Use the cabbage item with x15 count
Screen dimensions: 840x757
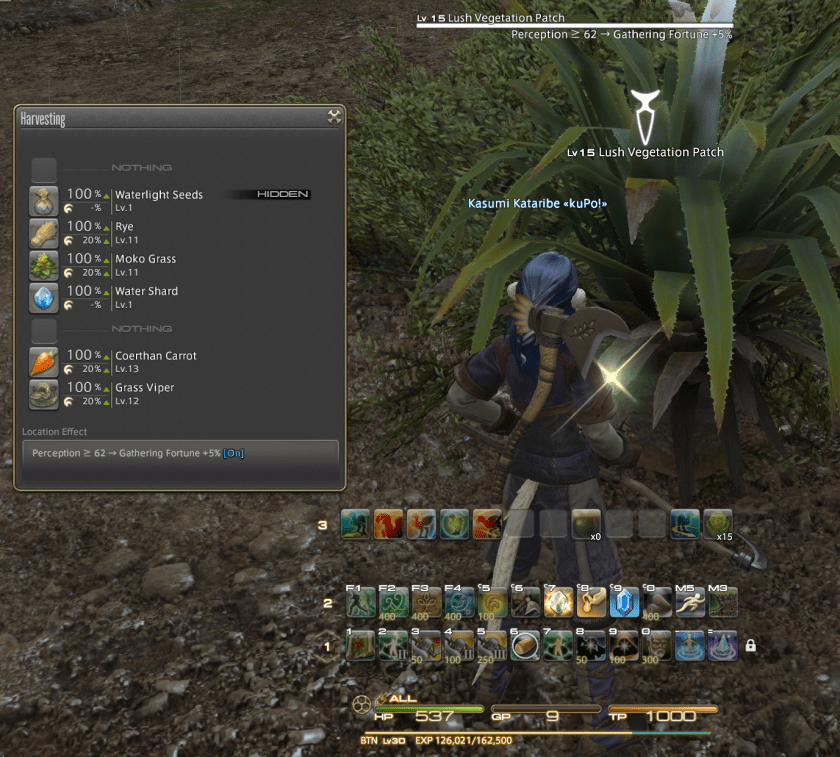coord(717,524)
